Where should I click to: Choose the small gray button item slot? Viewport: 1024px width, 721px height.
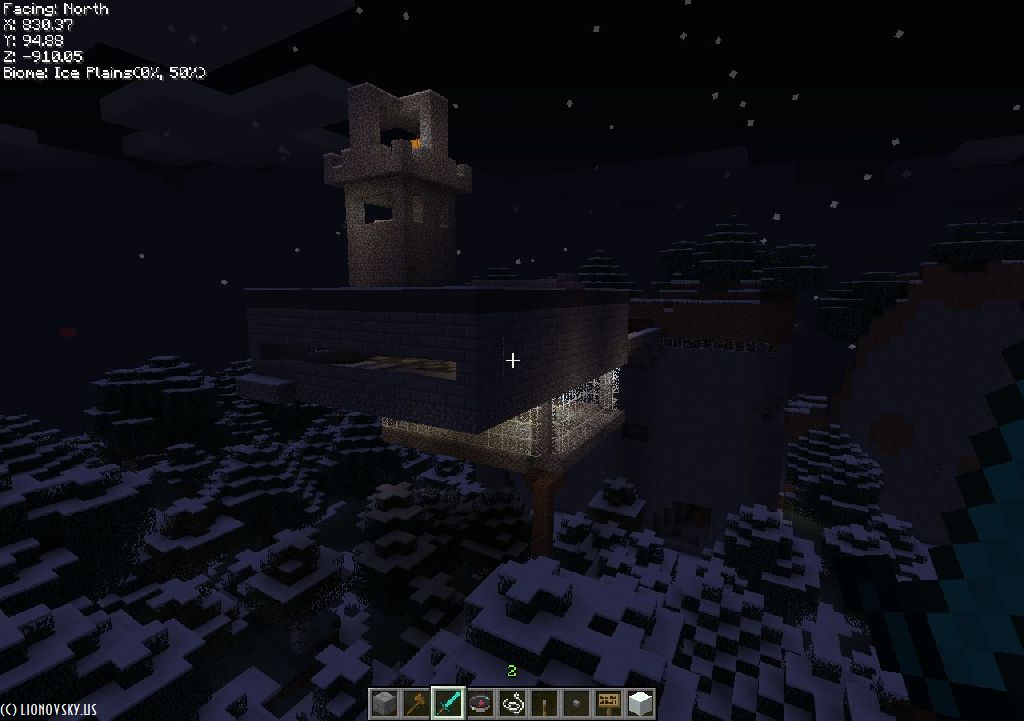click(577, 703)
